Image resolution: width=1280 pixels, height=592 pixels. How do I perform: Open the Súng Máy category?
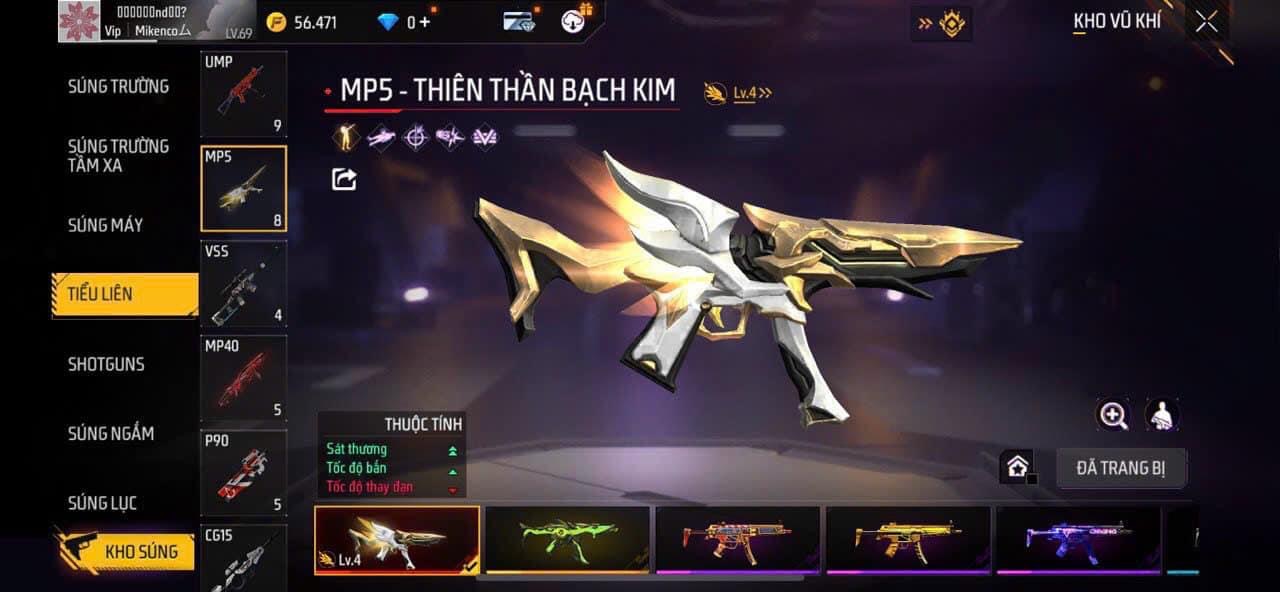coord(105,225)
